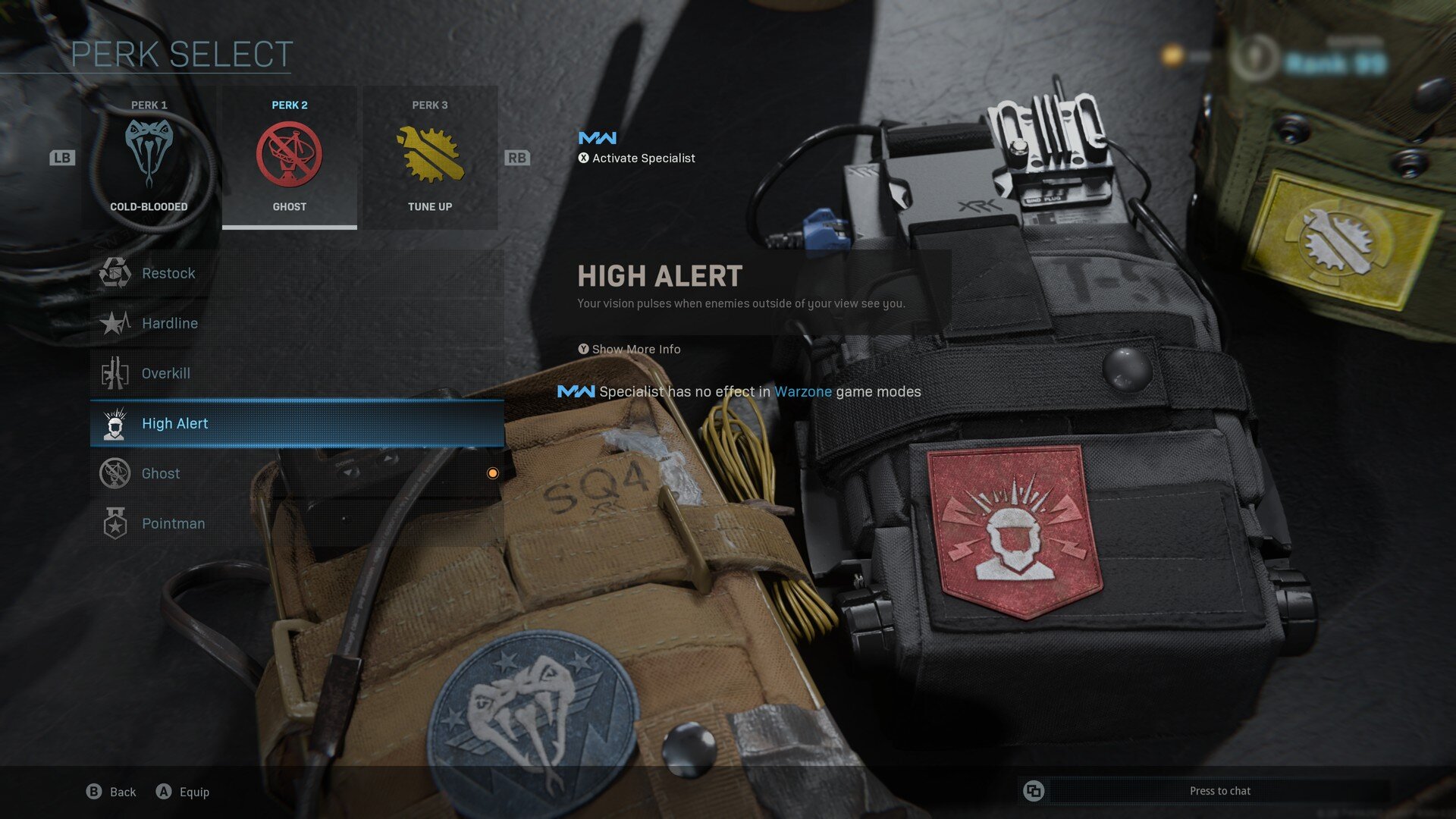
Task: Equip the highlighted perk
Action: [183, 792]
